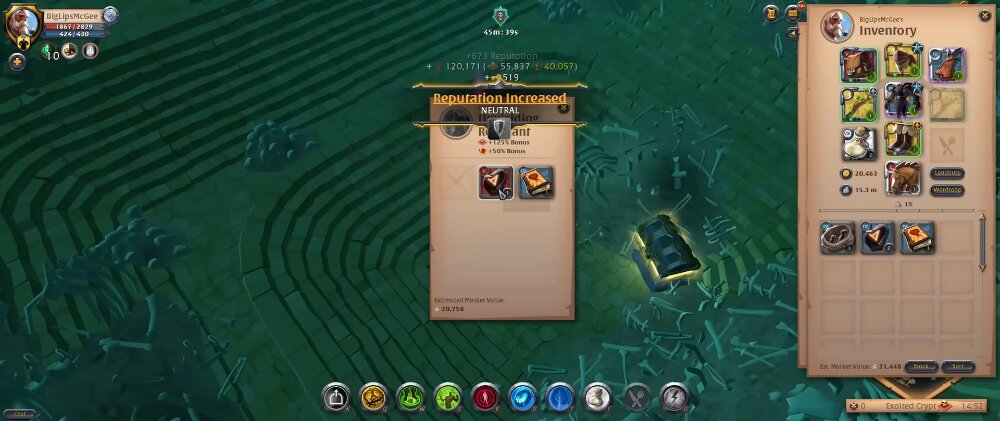Close the loot chest window
The width and height of the screenshot is (1000, 421).
click(x=563, y=107)
